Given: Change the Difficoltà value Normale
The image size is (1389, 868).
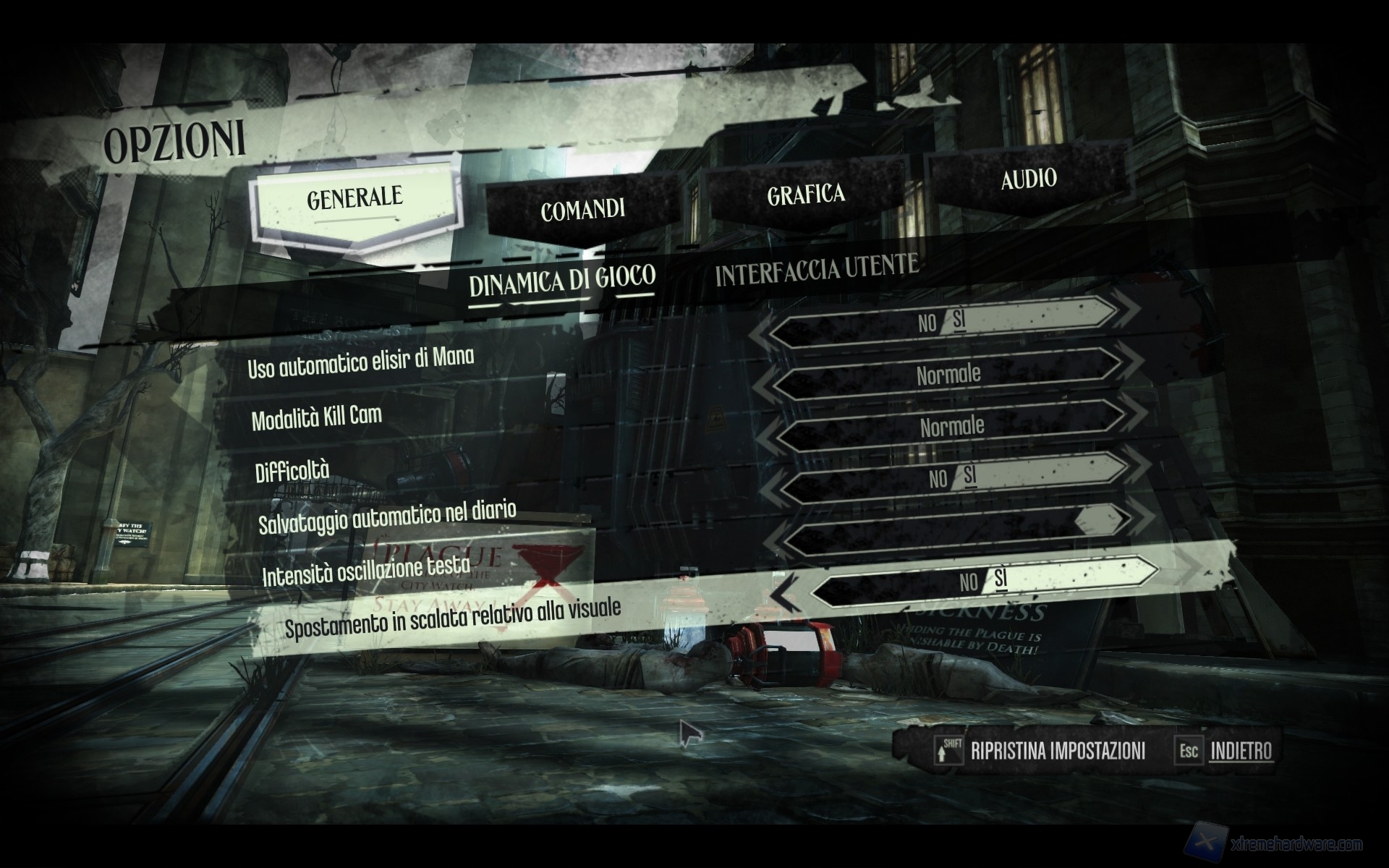Looking at the screenshot, I should pos(951,426).
